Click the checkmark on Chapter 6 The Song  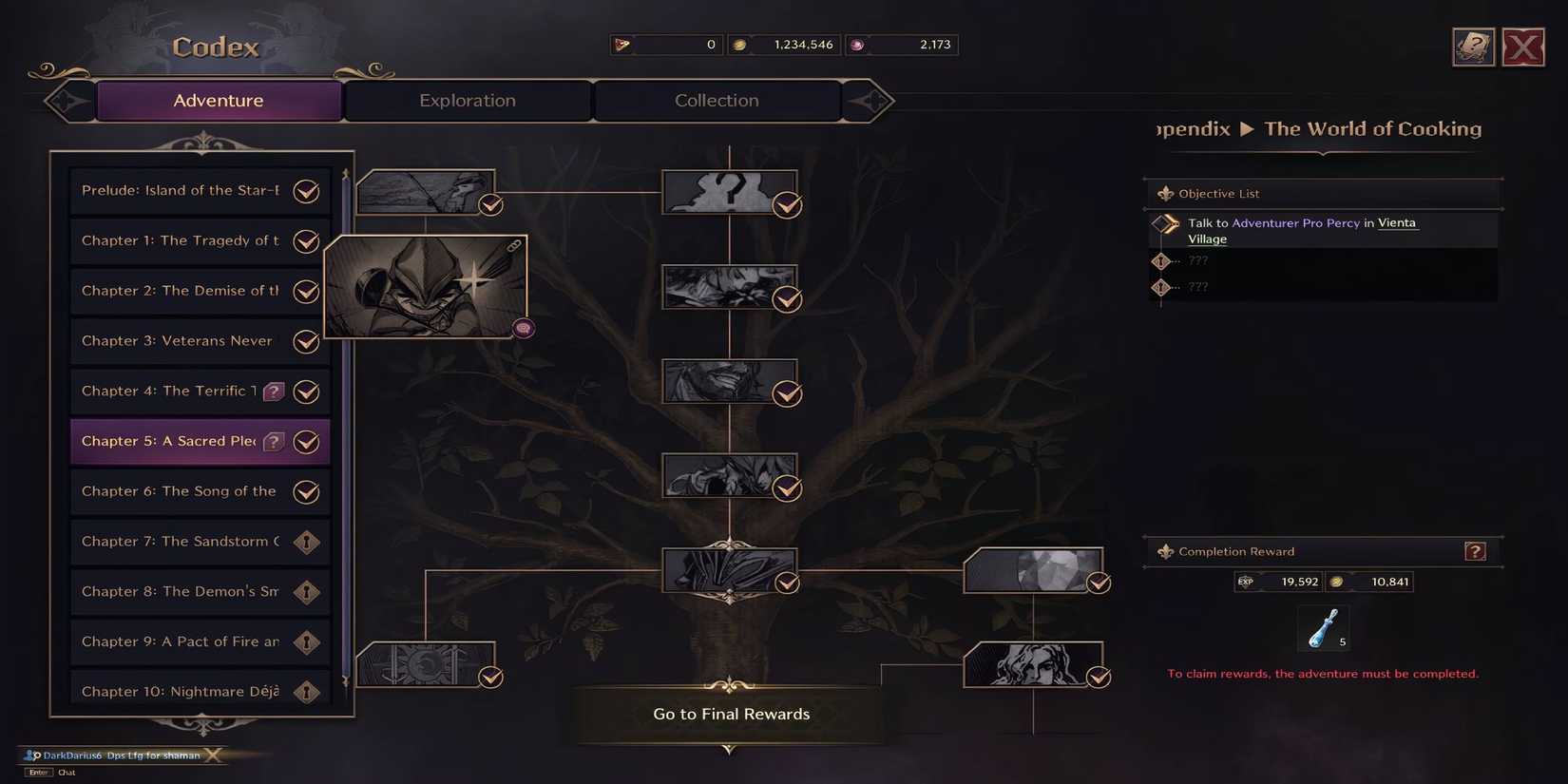[x=306, y=491]
